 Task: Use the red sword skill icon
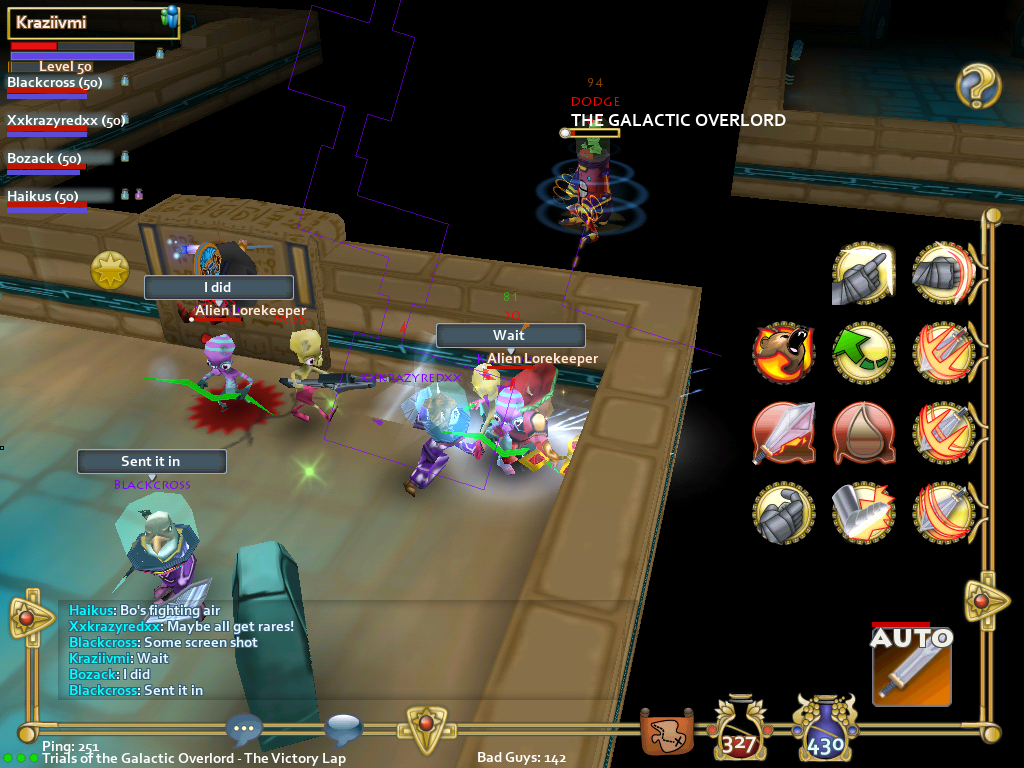pyautogui.click(x=783, y=432)
